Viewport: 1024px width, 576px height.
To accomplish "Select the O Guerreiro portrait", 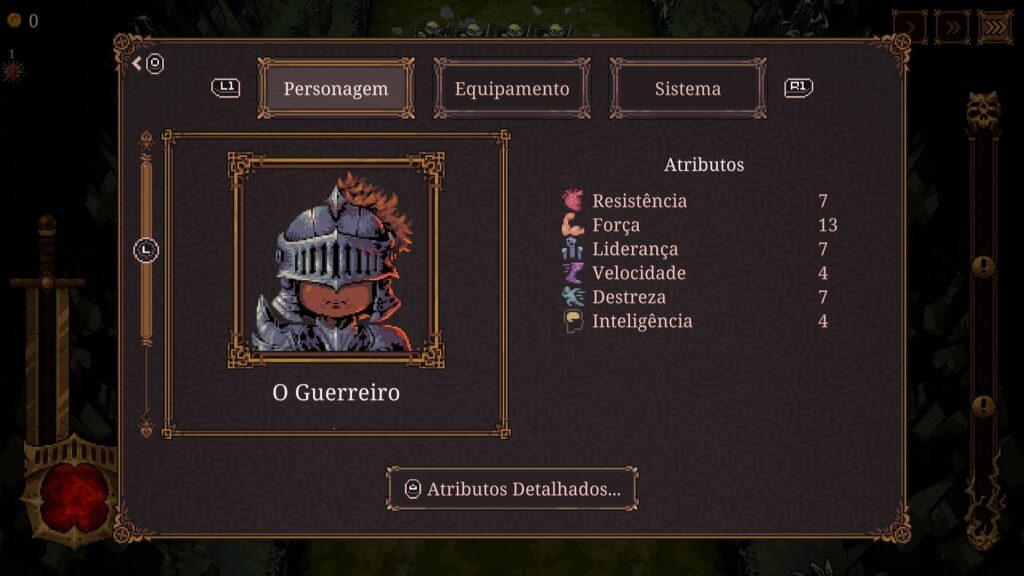I will coord(336,262).
